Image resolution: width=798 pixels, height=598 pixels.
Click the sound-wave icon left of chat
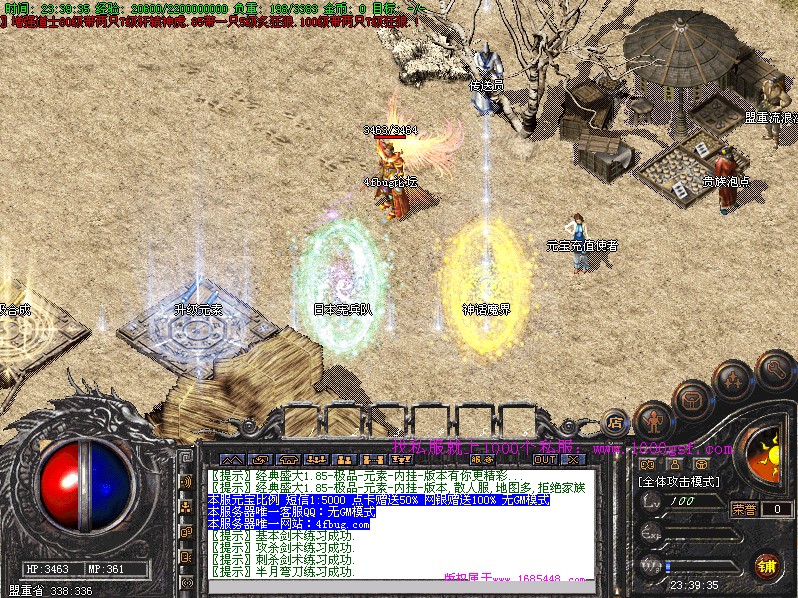pos(186,482)
